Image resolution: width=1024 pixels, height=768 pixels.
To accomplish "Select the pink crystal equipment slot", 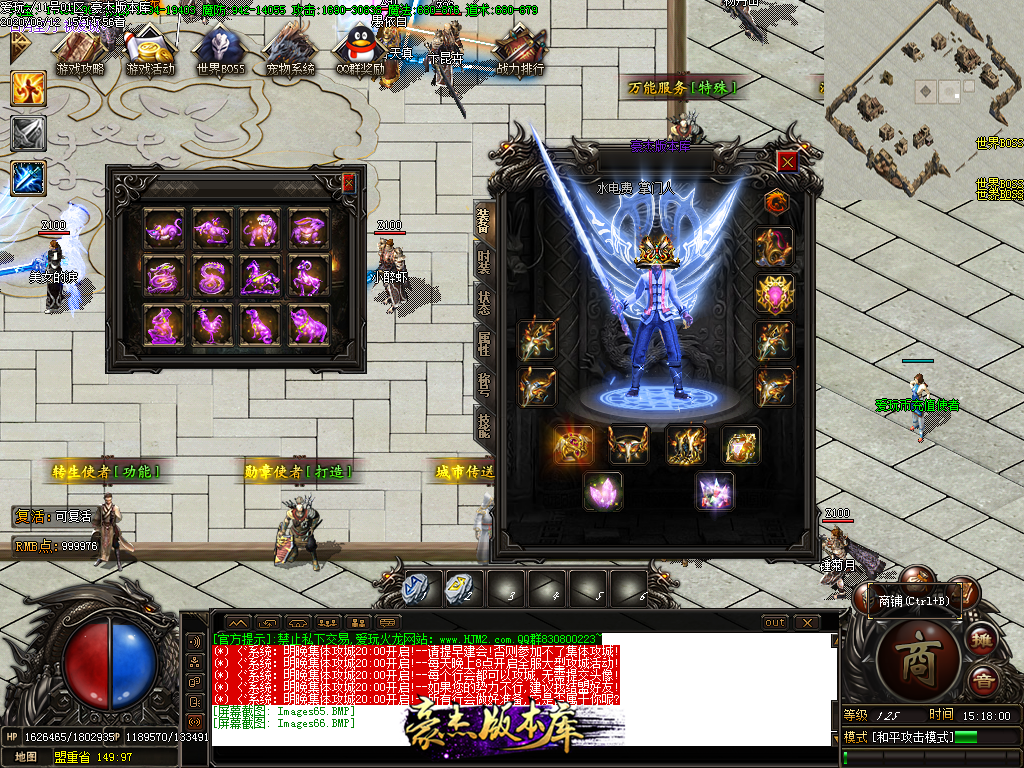I will (603, 491).
